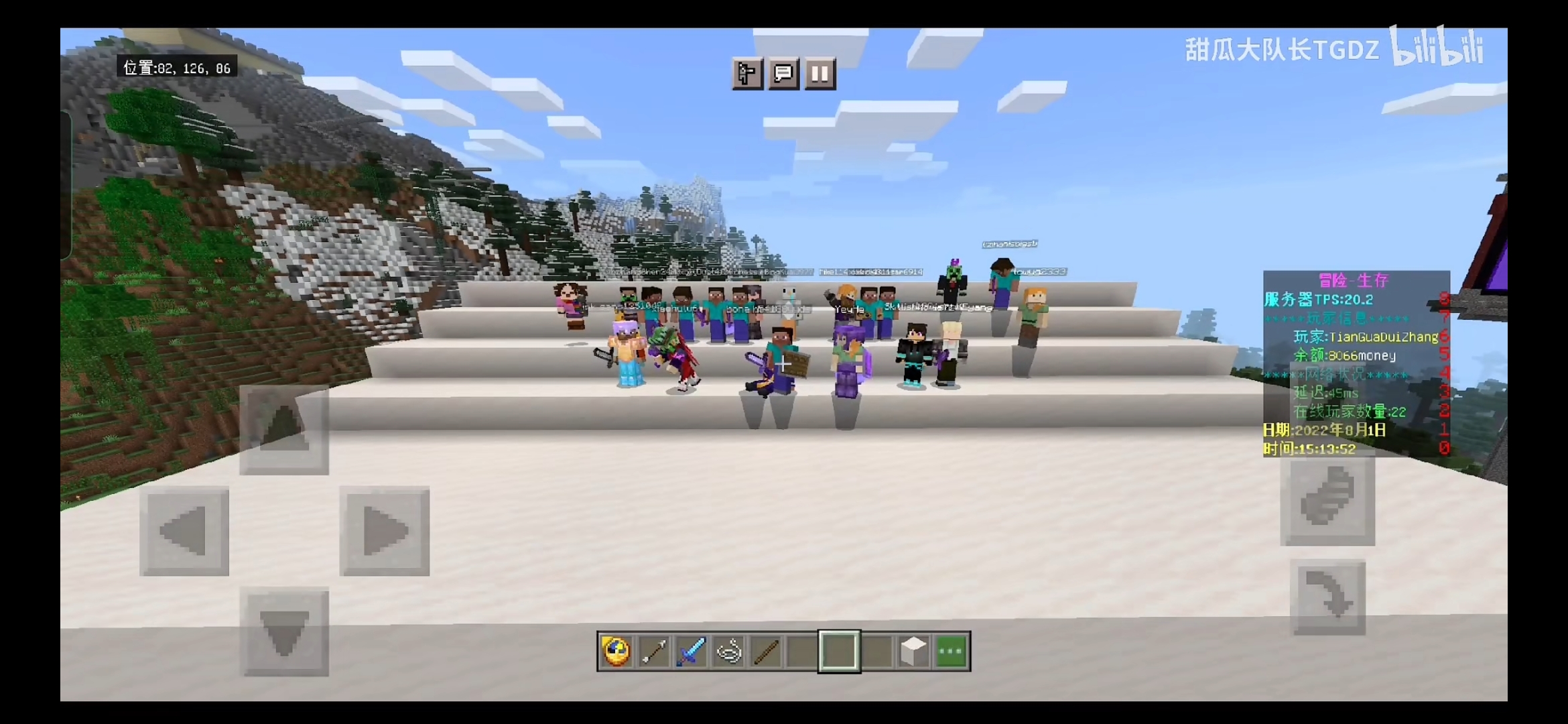Select the stick in the hotbar
The image size is (1568, 724).
765,651
